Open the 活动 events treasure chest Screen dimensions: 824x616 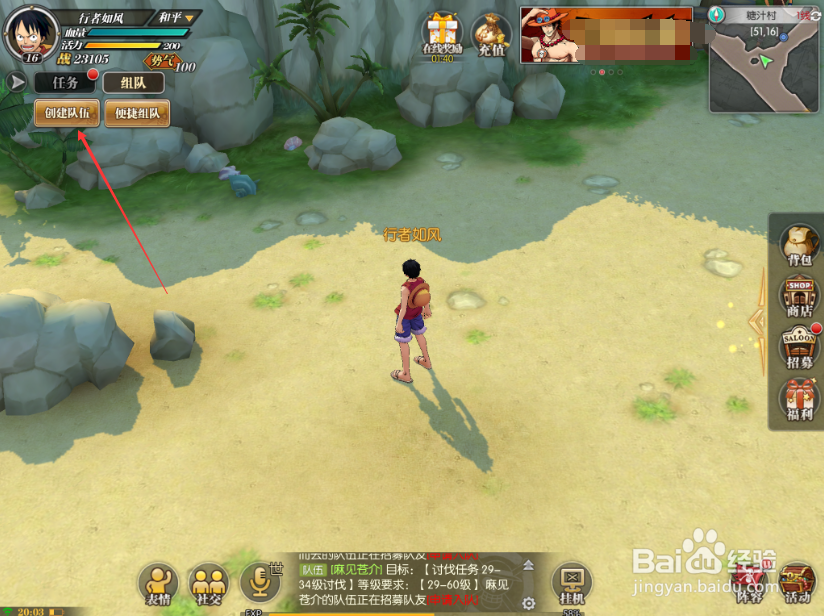[797, 583]
